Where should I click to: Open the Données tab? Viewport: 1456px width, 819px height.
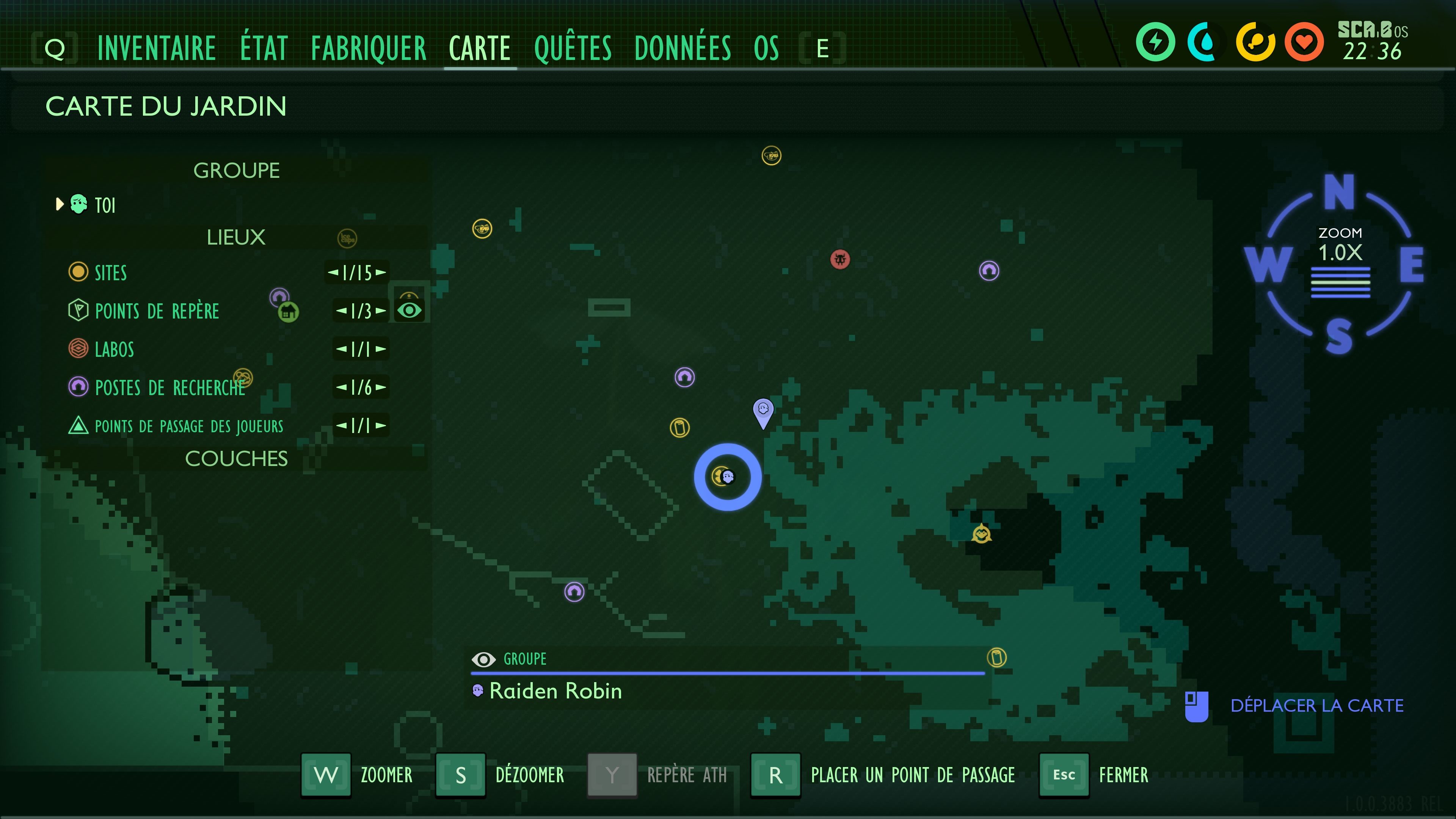(682, 48)
